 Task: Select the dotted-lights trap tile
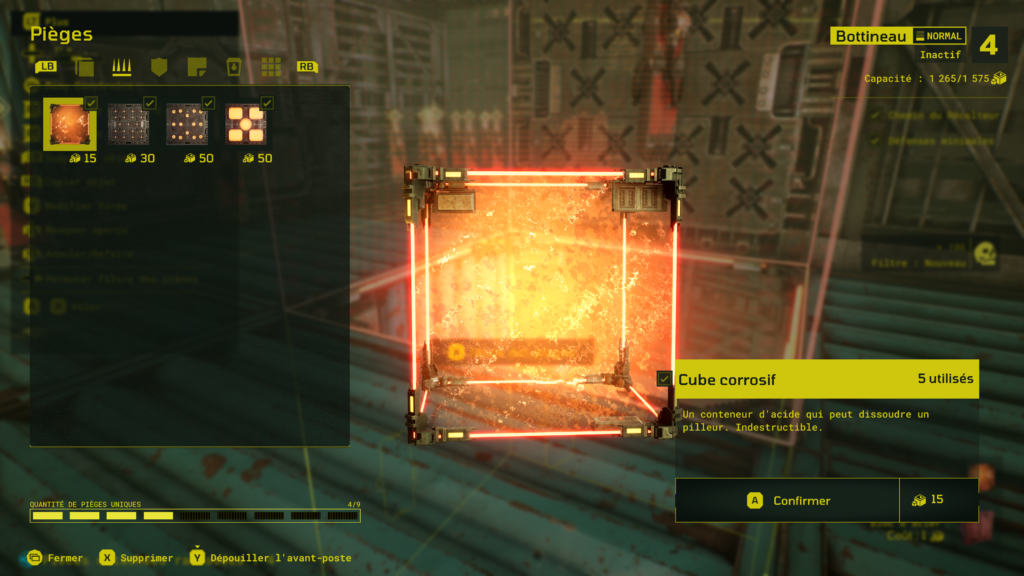tap(187, 125)
